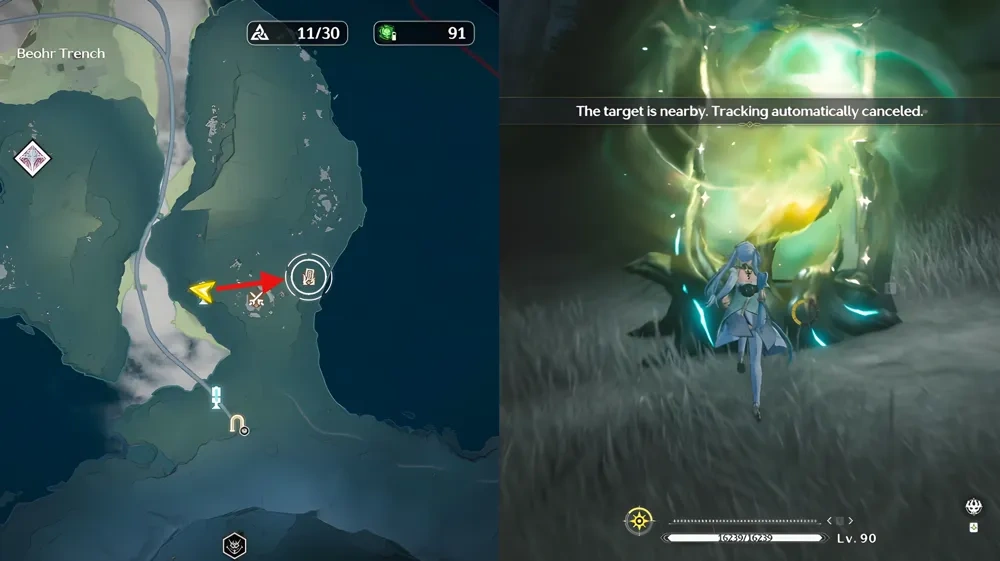Image resolution: width=1000 pixels, height=561 pixels.
Task: Select the golden arch marker on the map
Action: pos(237,424)
